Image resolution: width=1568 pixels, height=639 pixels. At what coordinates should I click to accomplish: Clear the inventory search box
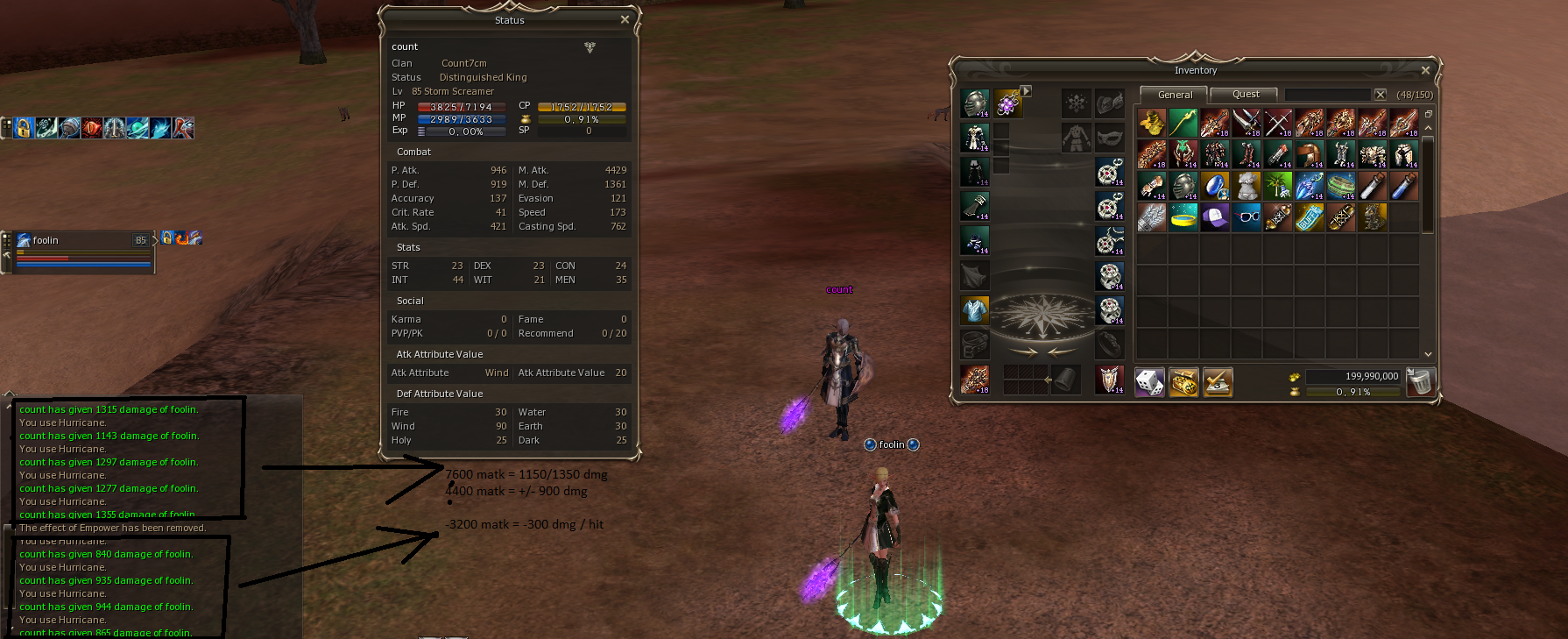click(x=1381, y=95)
